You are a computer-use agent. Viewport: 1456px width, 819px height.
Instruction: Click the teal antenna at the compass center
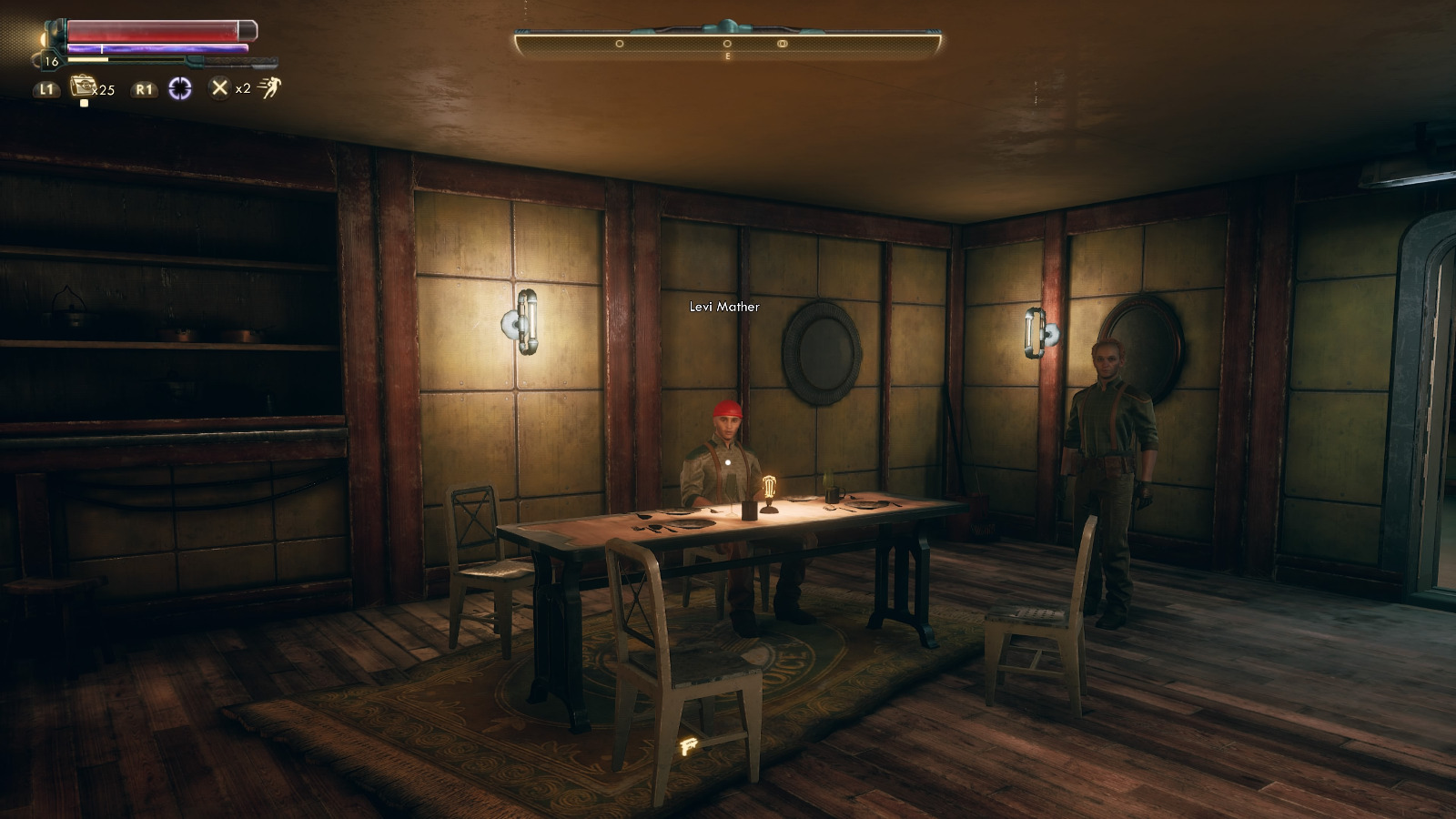click(x=727, y=24)
